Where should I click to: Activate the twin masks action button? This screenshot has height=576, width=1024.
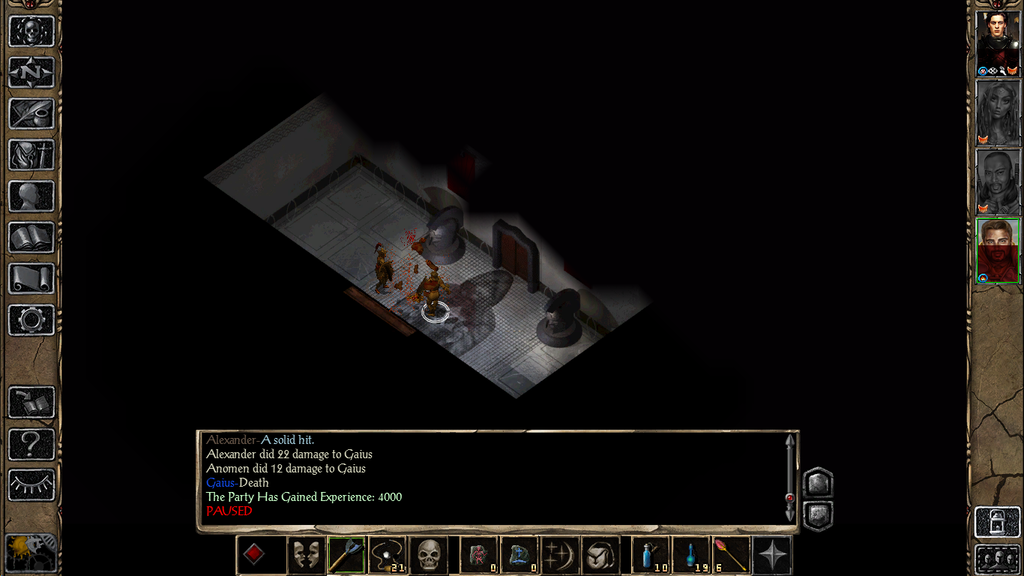pyautogui.click(x=304, y=555)
